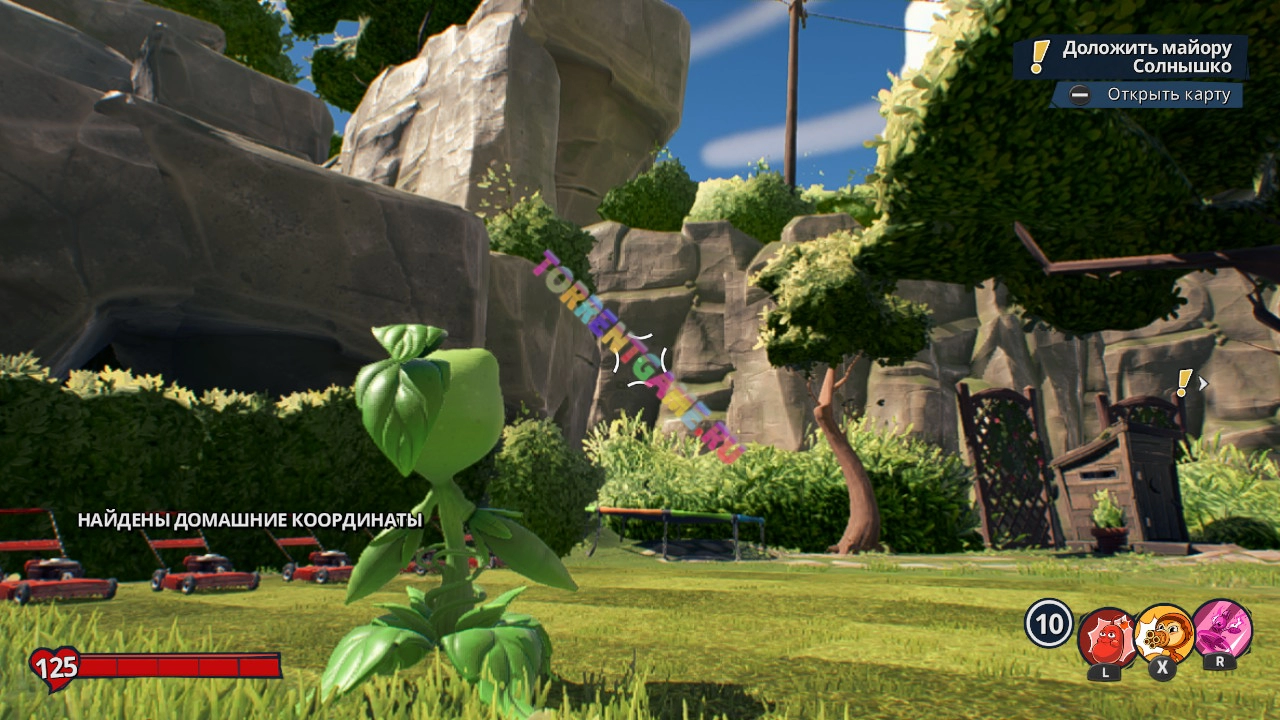Open the map via "Открыть карту"
The height and width of the screenshot is (720, 1280).
[1147, 95]
